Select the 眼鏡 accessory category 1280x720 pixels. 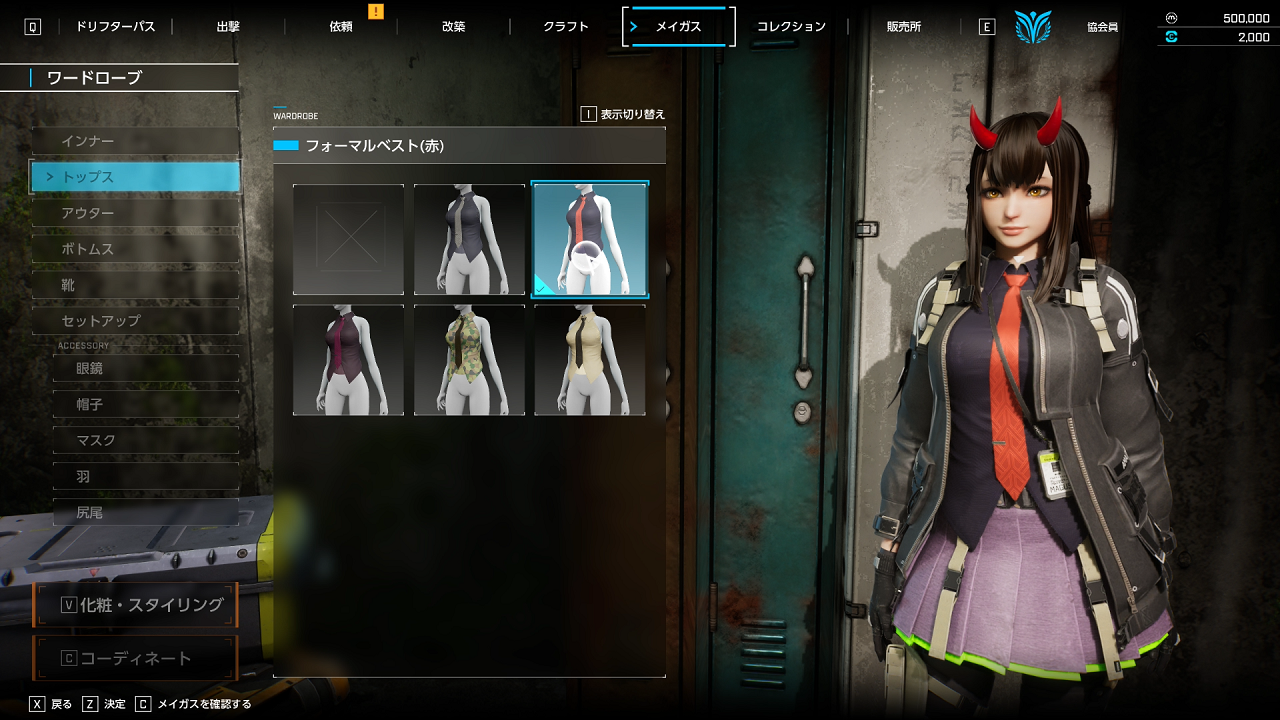tap(145, 368)
